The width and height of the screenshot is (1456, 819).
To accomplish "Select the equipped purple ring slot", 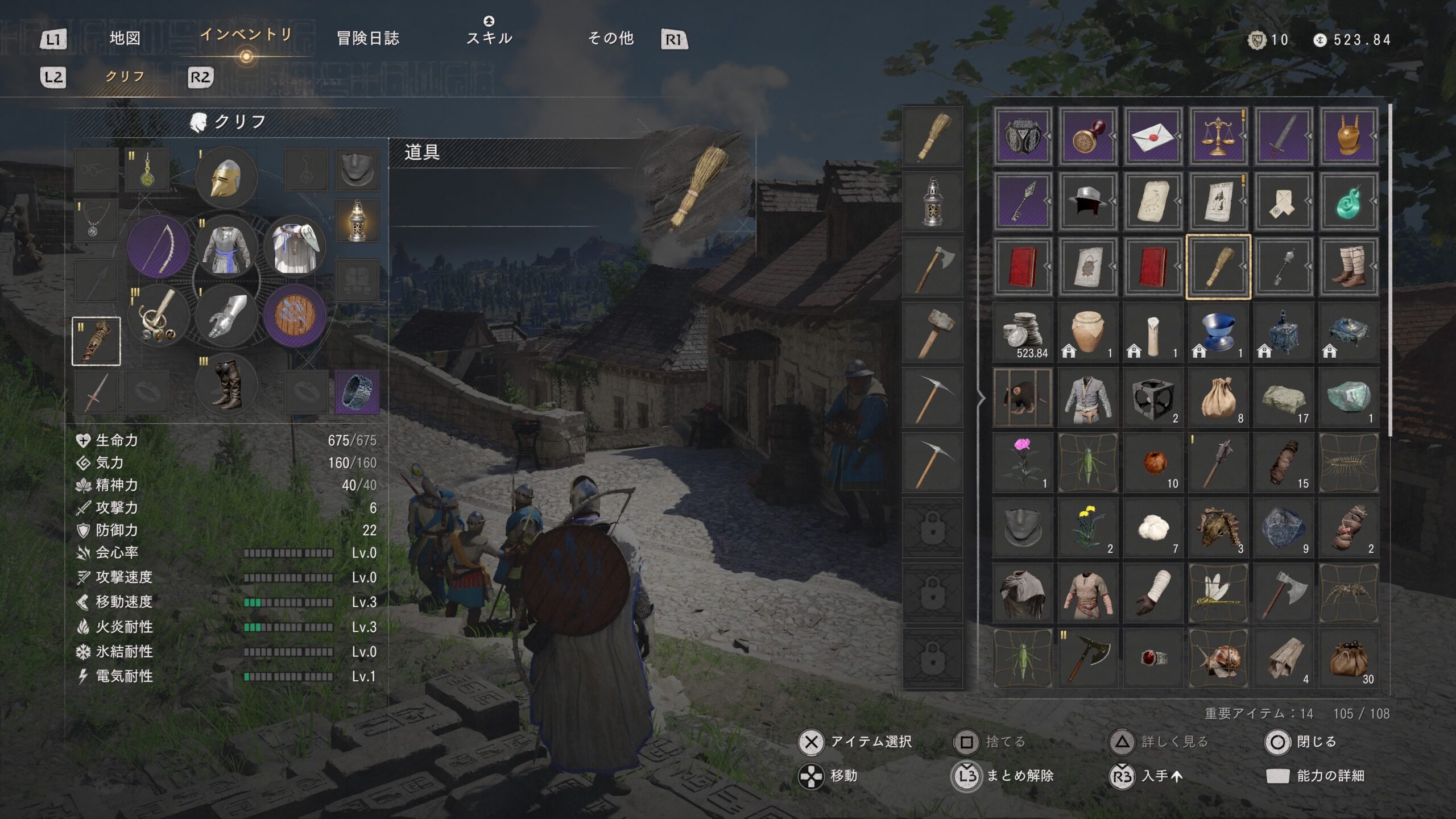I will pos(357,391).
